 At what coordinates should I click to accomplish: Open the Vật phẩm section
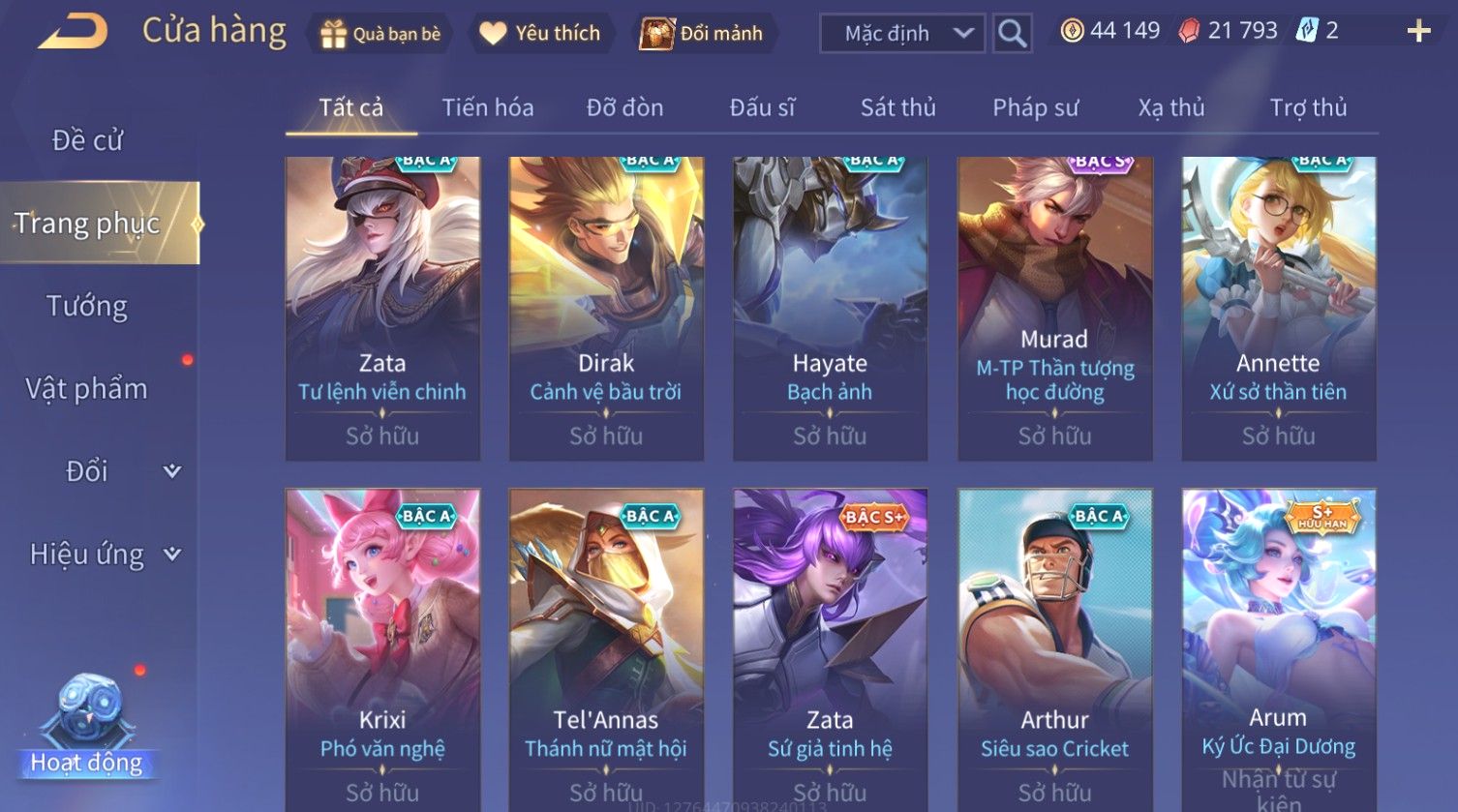point(87,389)
